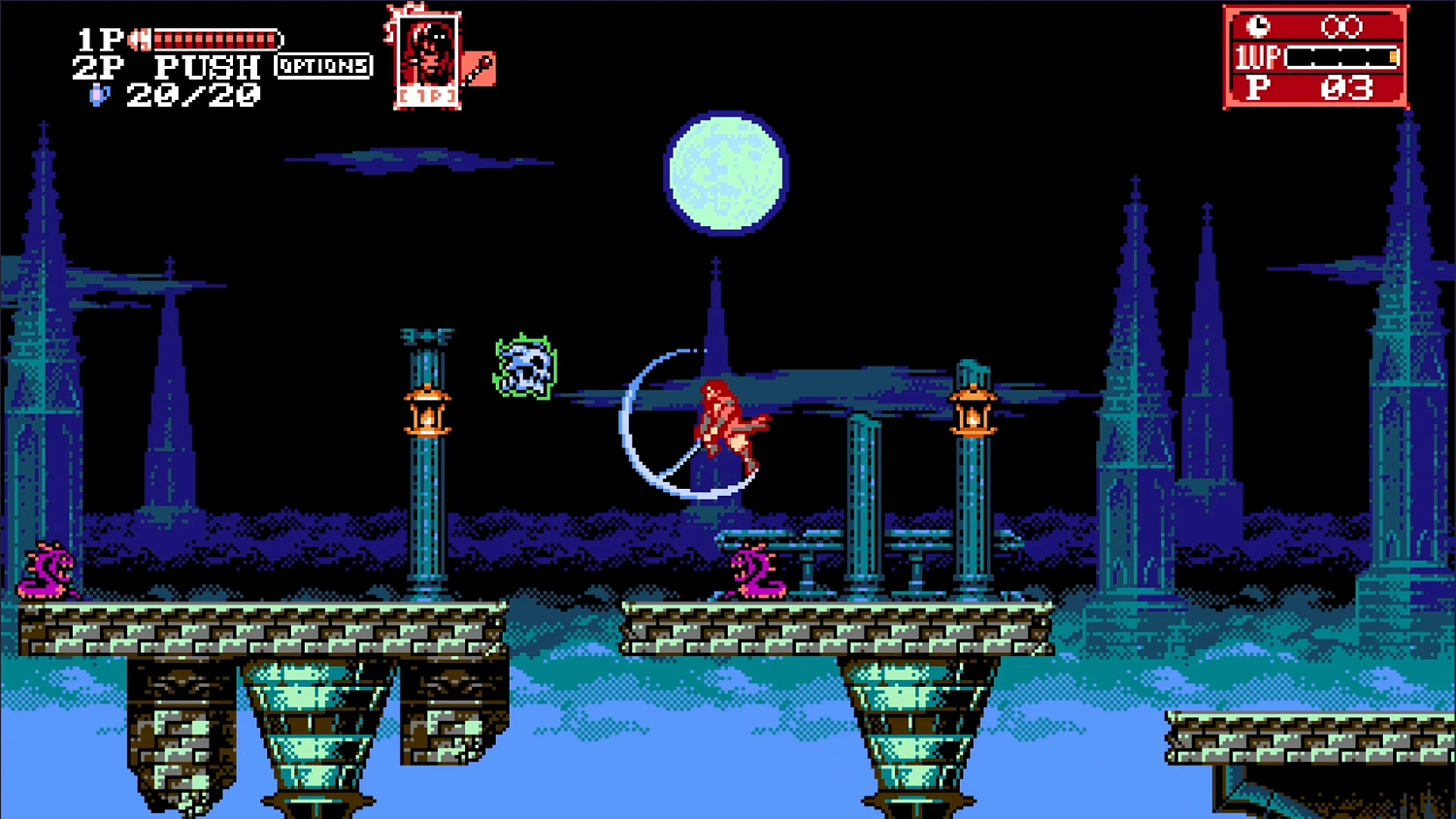The height and width of the screenshot is (819, 1456).
Task: Click the orange marker on the 1UP gauge
Action: point(1393,58)
